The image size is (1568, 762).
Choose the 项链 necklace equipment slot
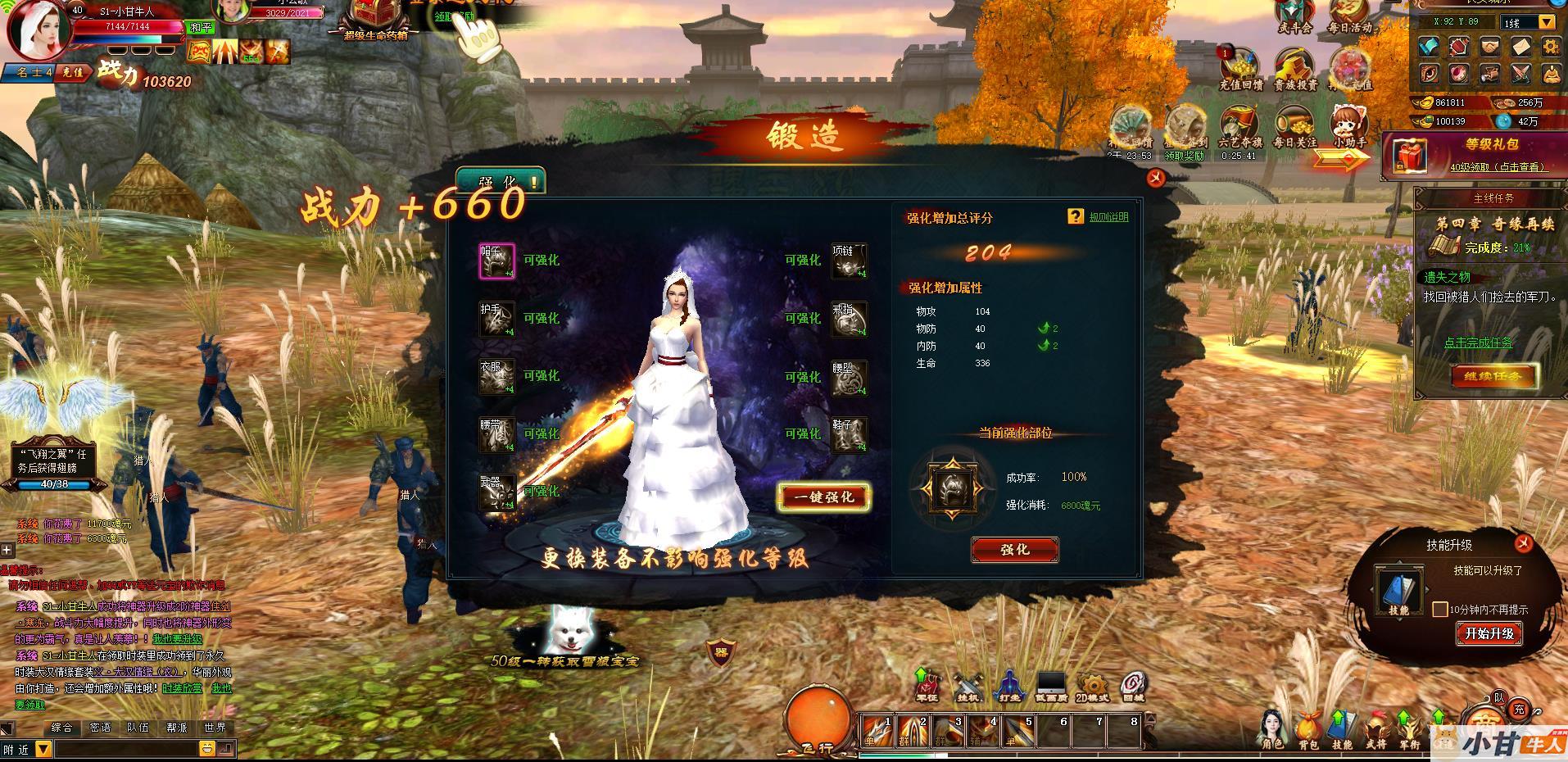coord(849,261)
